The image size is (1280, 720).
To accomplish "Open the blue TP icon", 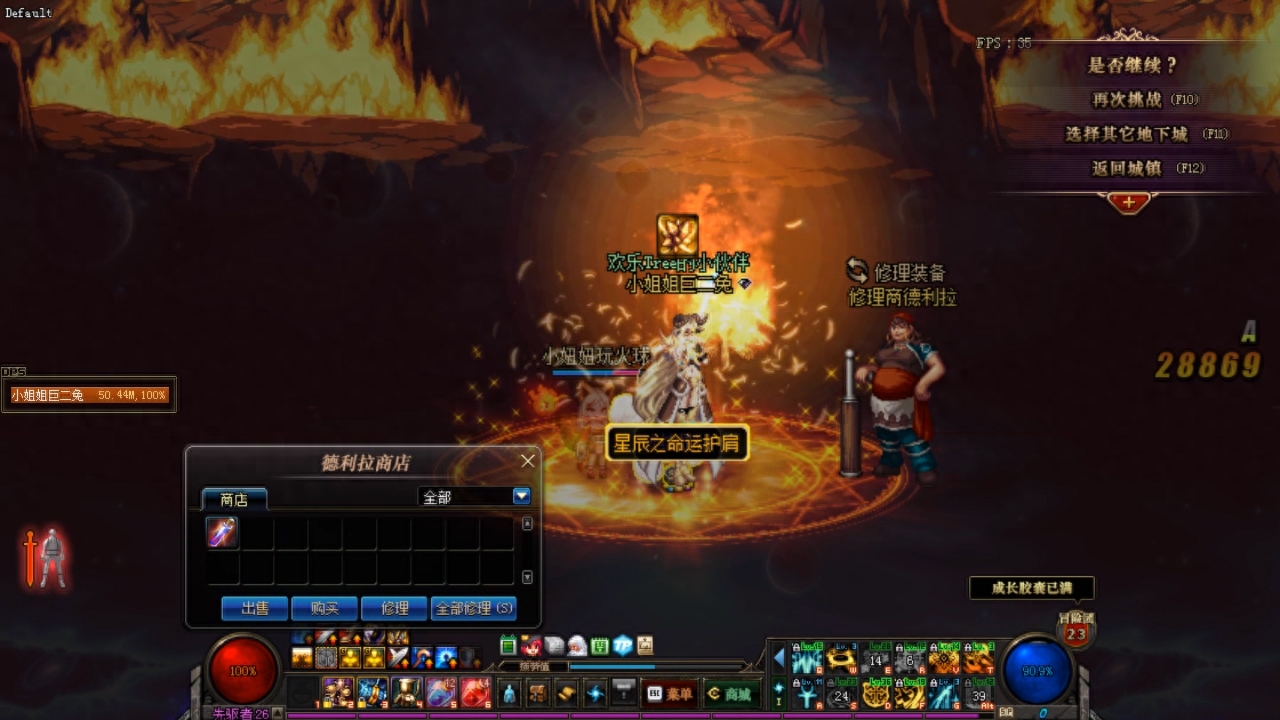I will pyautogui.click(x=622, y=646).
